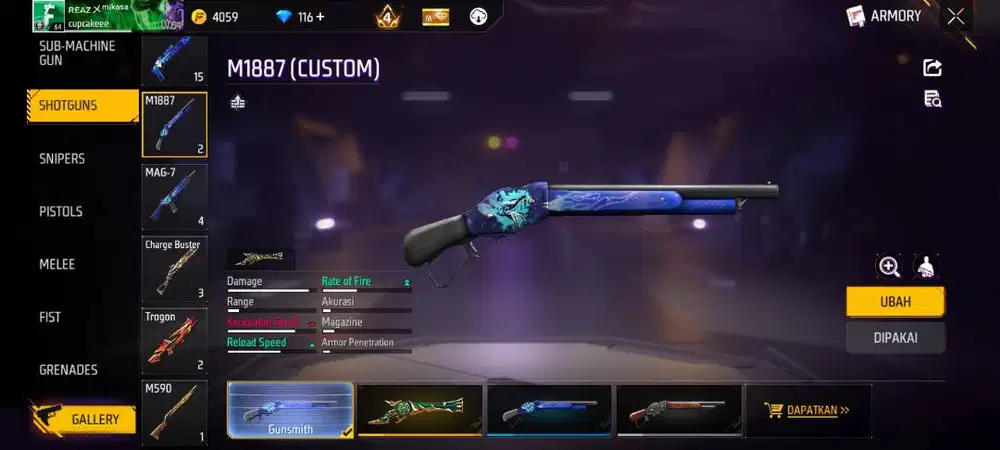Select the Trogon shotgun tile
1000x450 pixels.
point(174,340)
